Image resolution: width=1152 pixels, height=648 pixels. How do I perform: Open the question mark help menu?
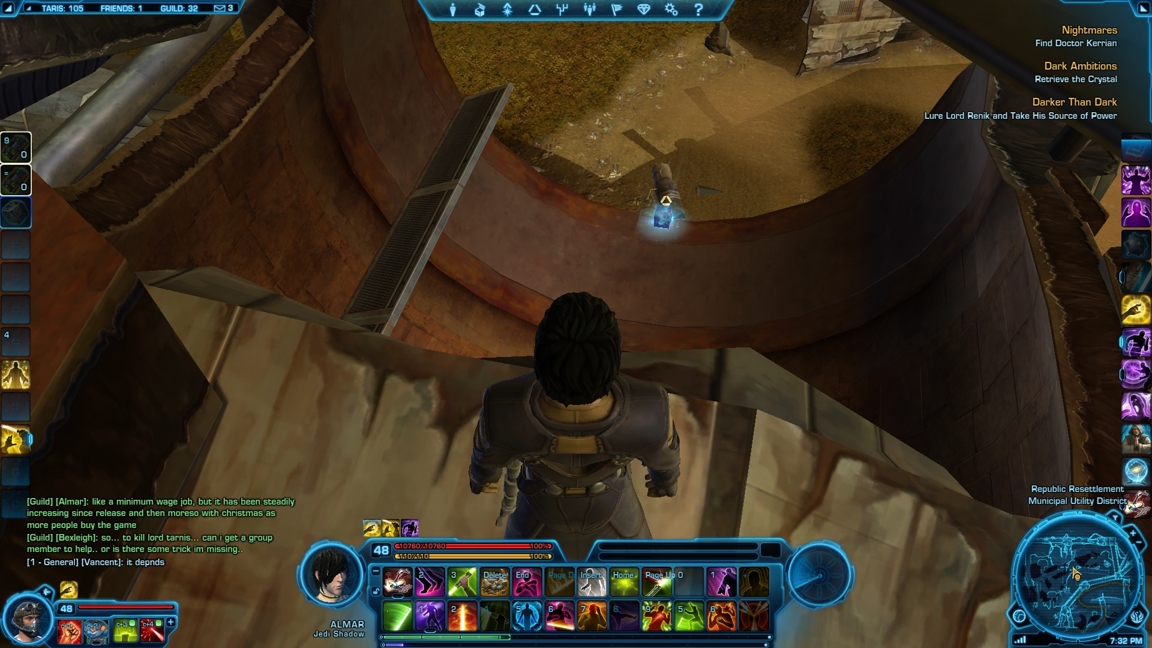click(x=698, y=10)
